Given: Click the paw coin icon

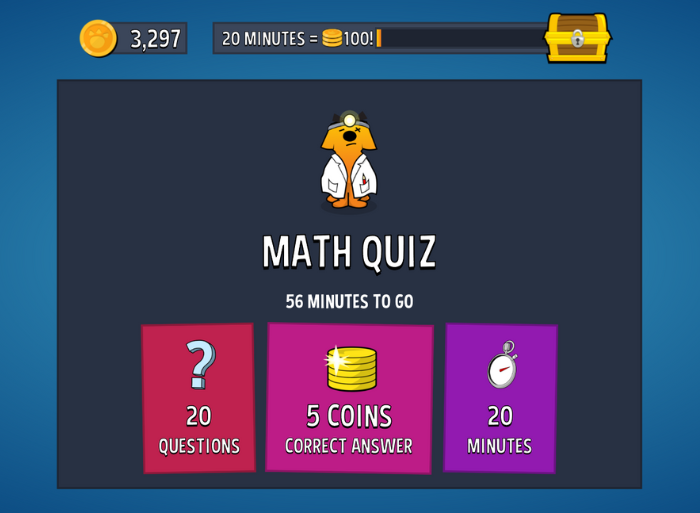Looking at the screenshot, I should coord(98,38).
